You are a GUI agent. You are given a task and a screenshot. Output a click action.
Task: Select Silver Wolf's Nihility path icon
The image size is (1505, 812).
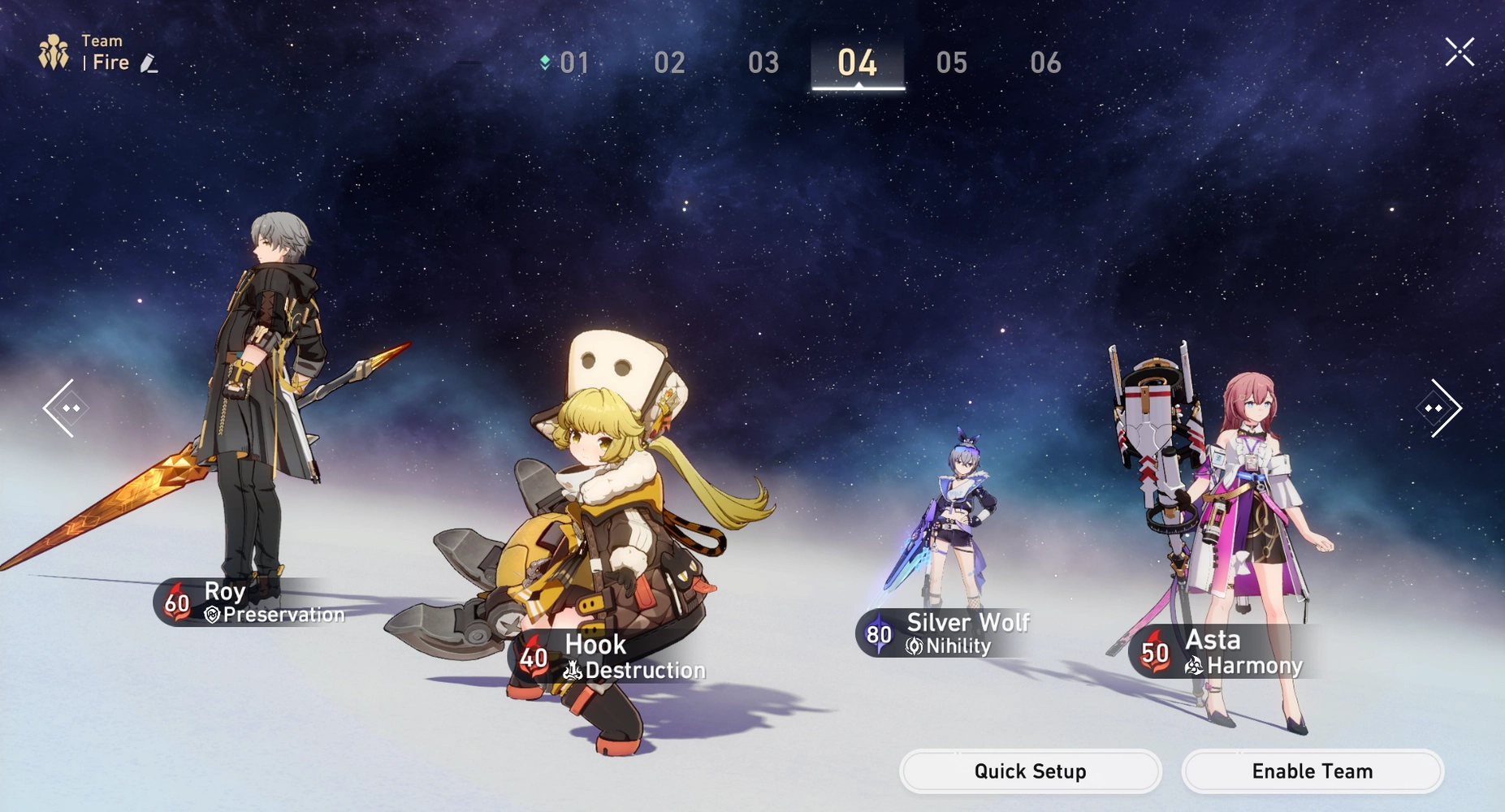(913, 647)
